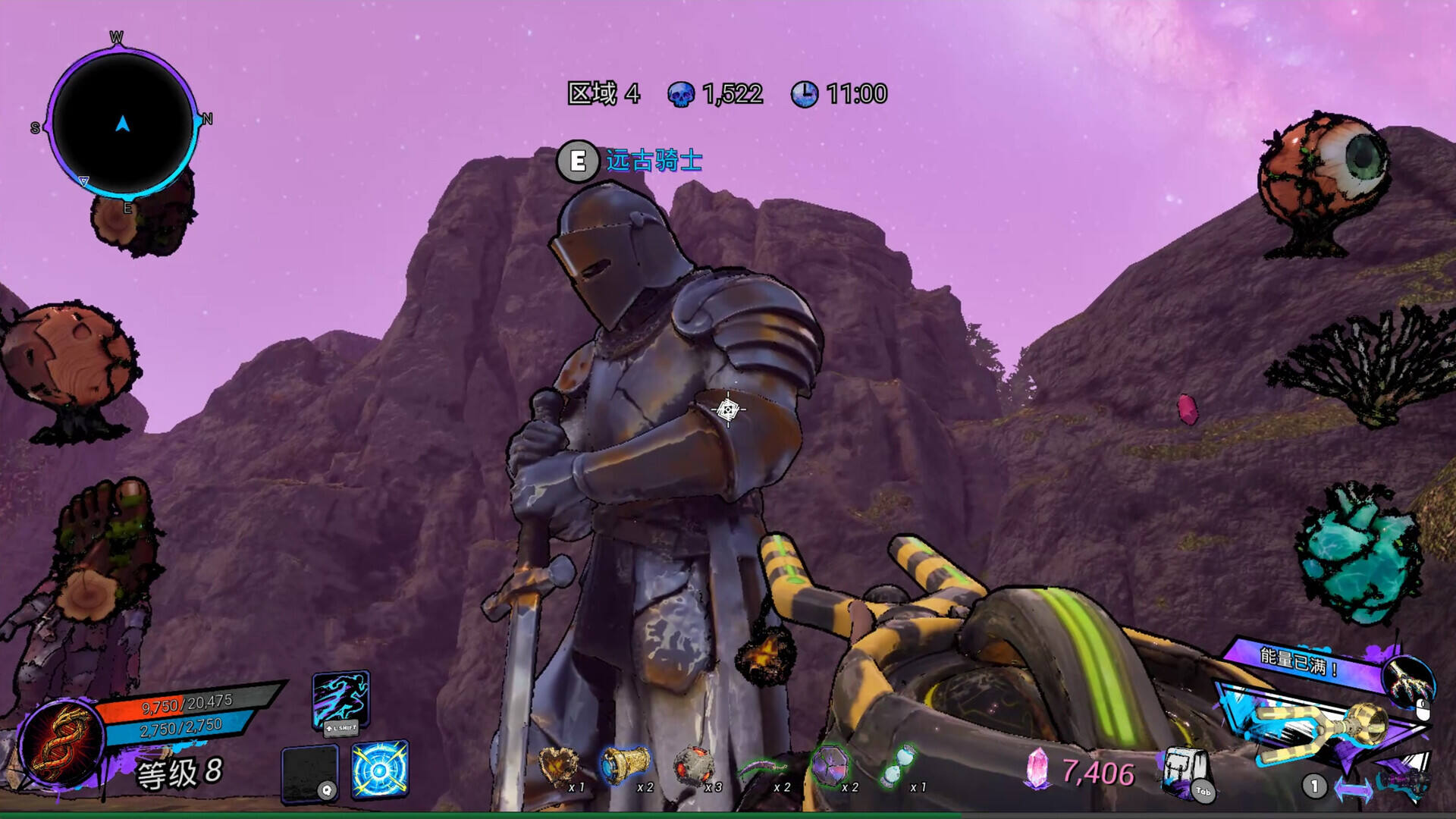Select the cracked purple stone item

[x=830, y=764]
